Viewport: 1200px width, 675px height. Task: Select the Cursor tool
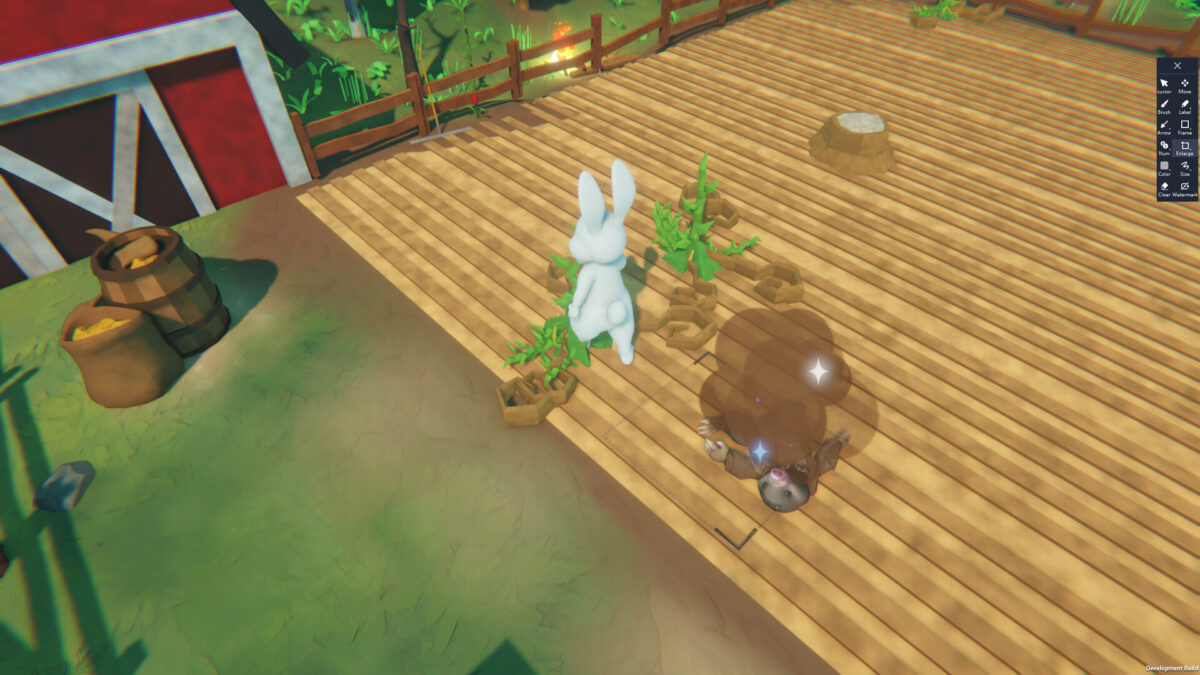(x=1165, y=84)
